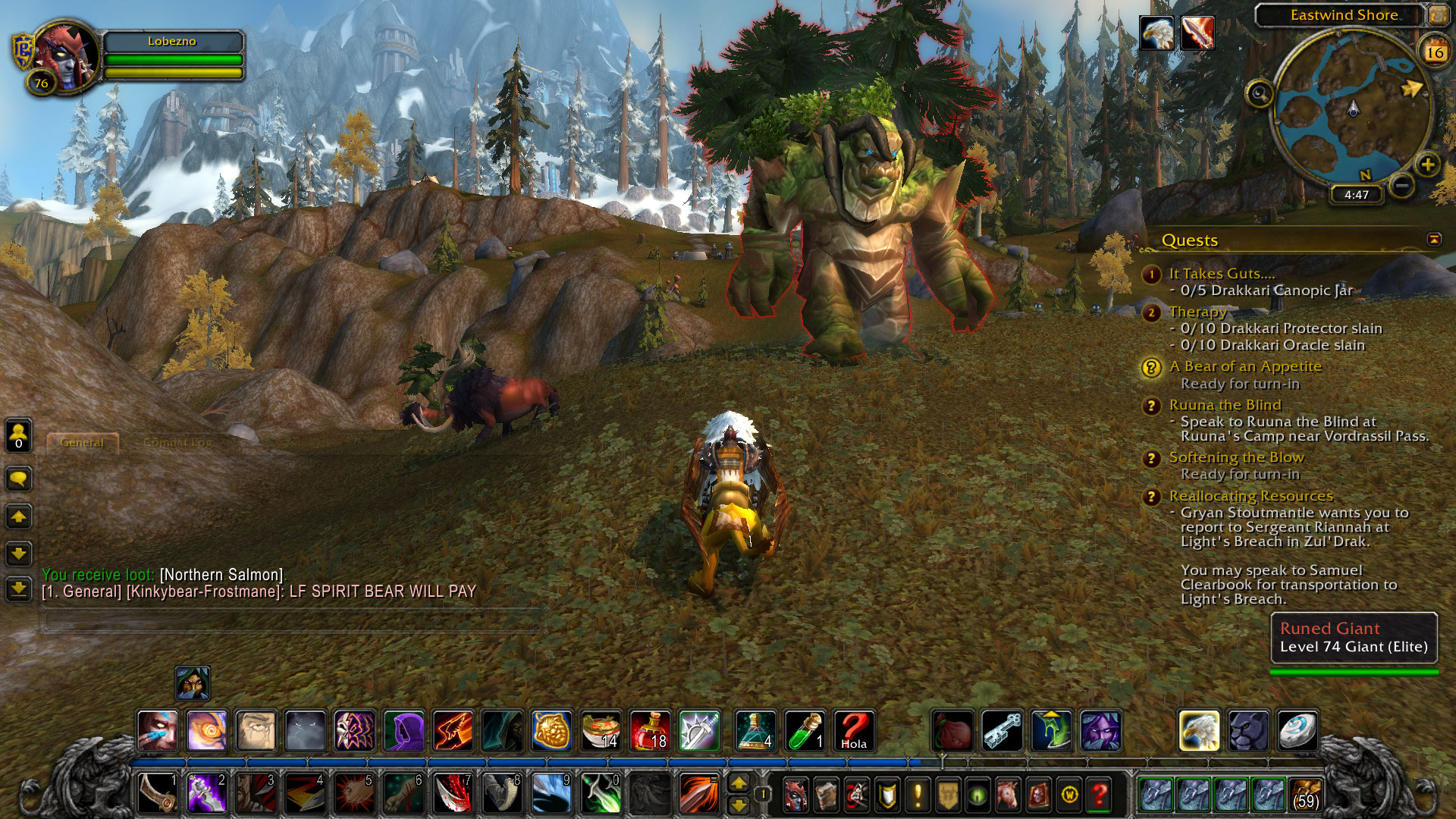The image size is (1456, 819).
Task: Select the 'Ruuna the Blind' quest entry
Action: point(1225,405)
